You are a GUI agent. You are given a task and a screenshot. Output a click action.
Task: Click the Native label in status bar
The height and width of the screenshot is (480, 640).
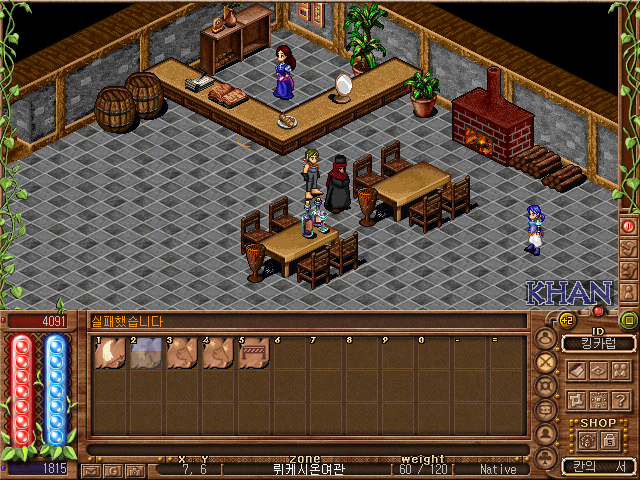(x=499, y=469)
